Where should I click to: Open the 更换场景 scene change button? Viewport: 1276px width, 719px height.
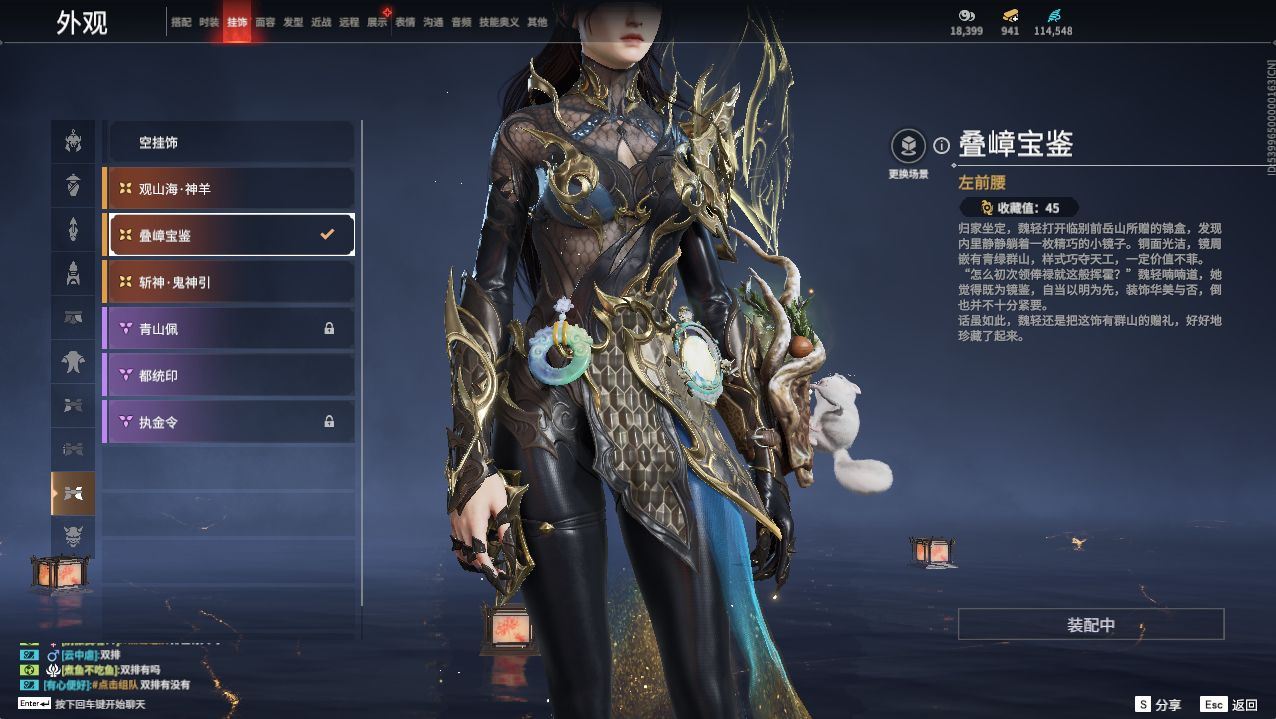[908, 148]
